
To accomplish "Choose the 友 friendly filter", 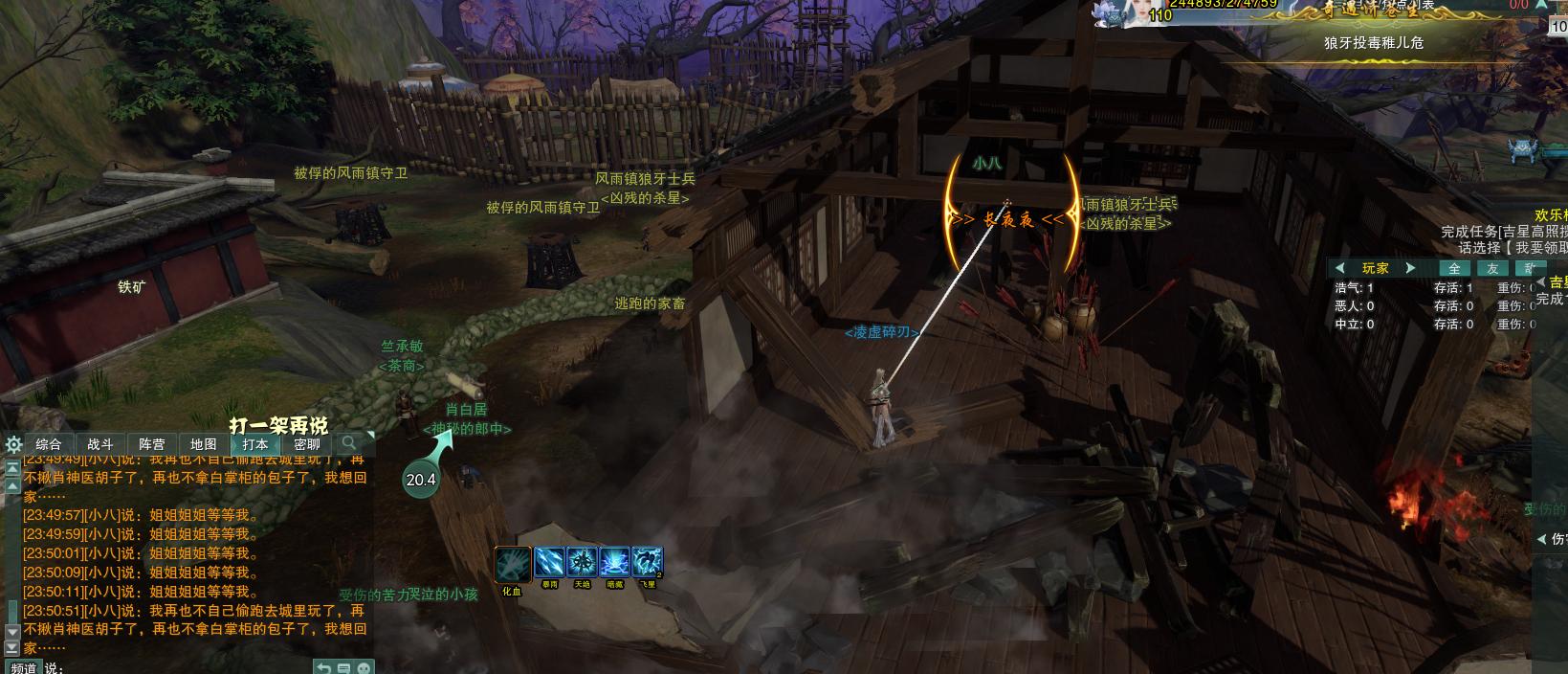I will 1492,269.
